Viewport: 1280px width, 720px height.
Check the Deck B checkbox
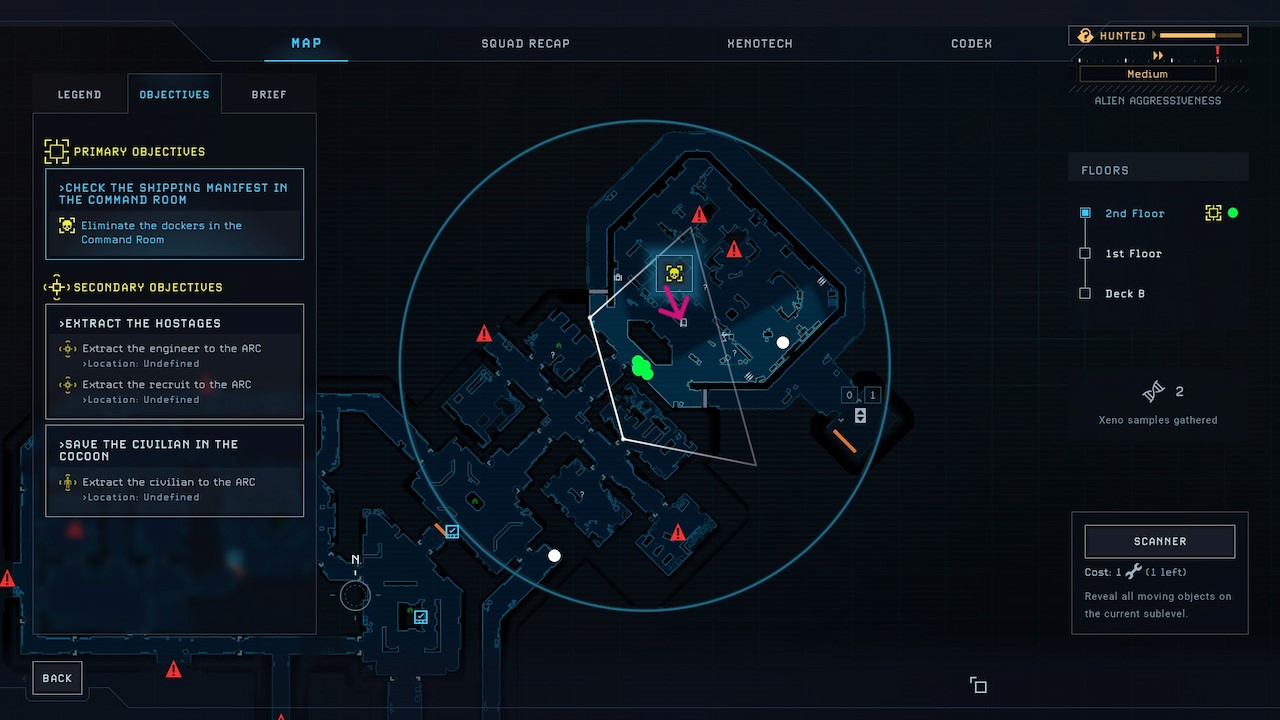coord(1085,293)
